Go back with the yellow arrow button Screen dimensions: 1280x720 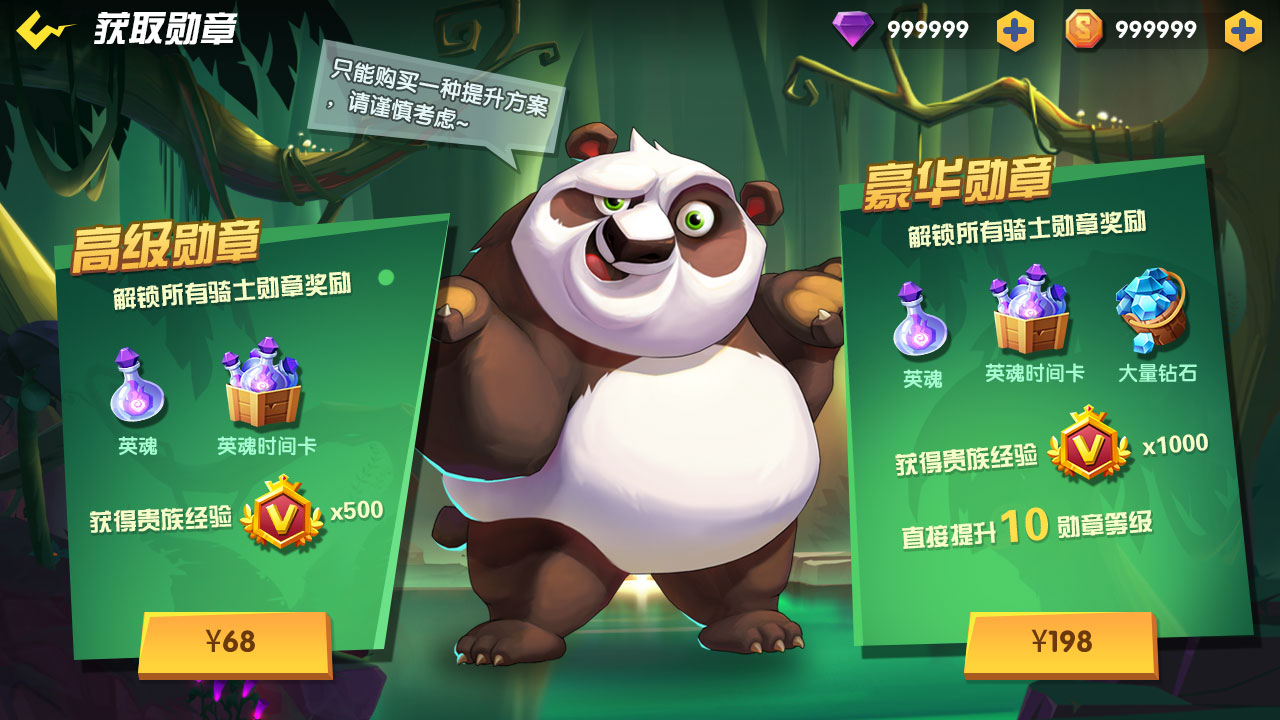44,29
